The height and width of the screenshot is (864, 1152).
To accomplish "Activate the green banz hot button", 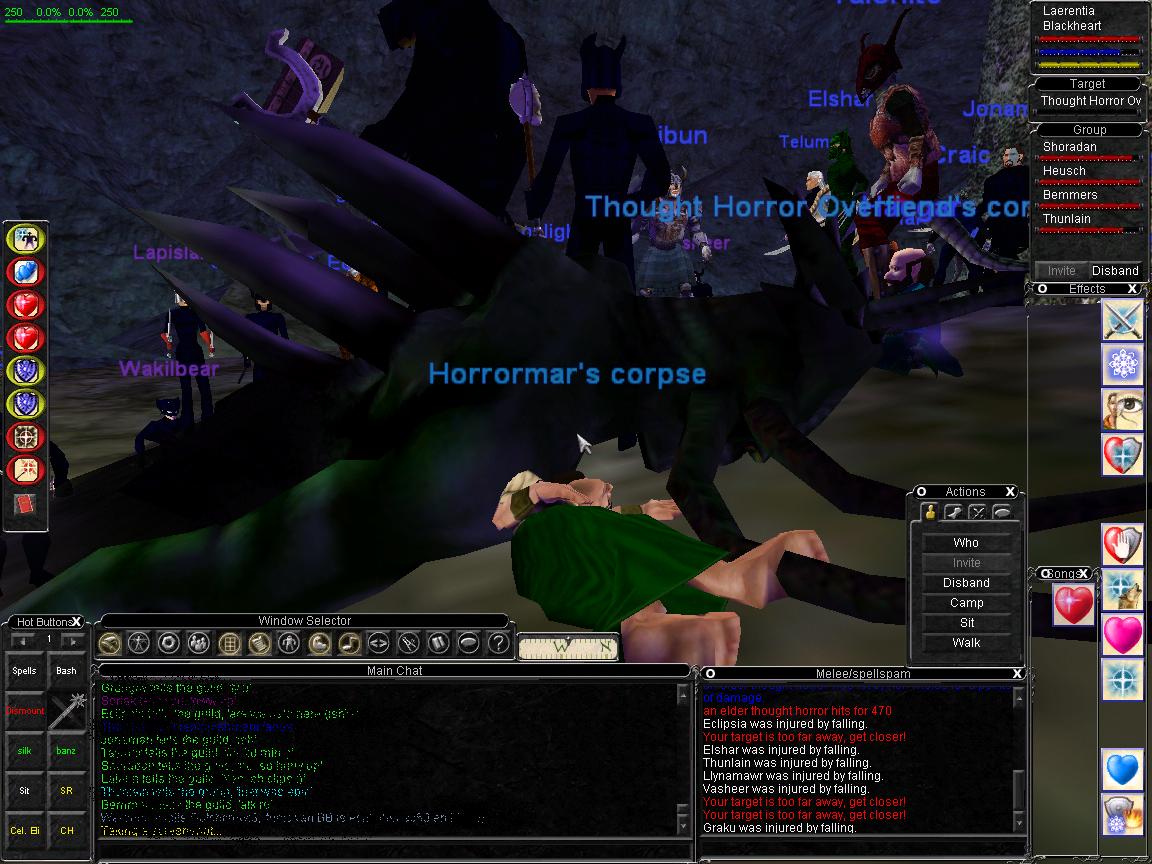I will 66,751.
